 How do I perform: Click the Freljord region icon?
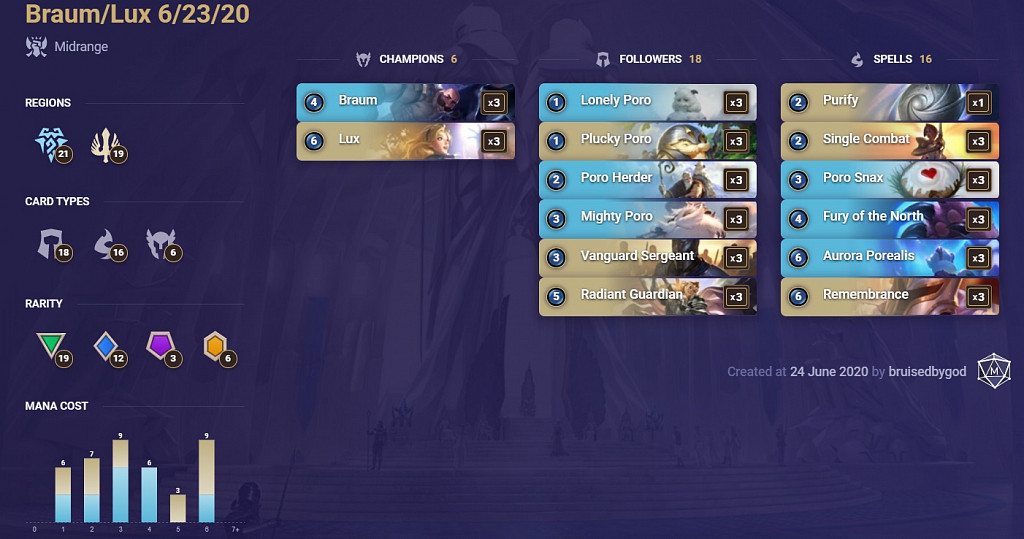(x=49, y=146)
